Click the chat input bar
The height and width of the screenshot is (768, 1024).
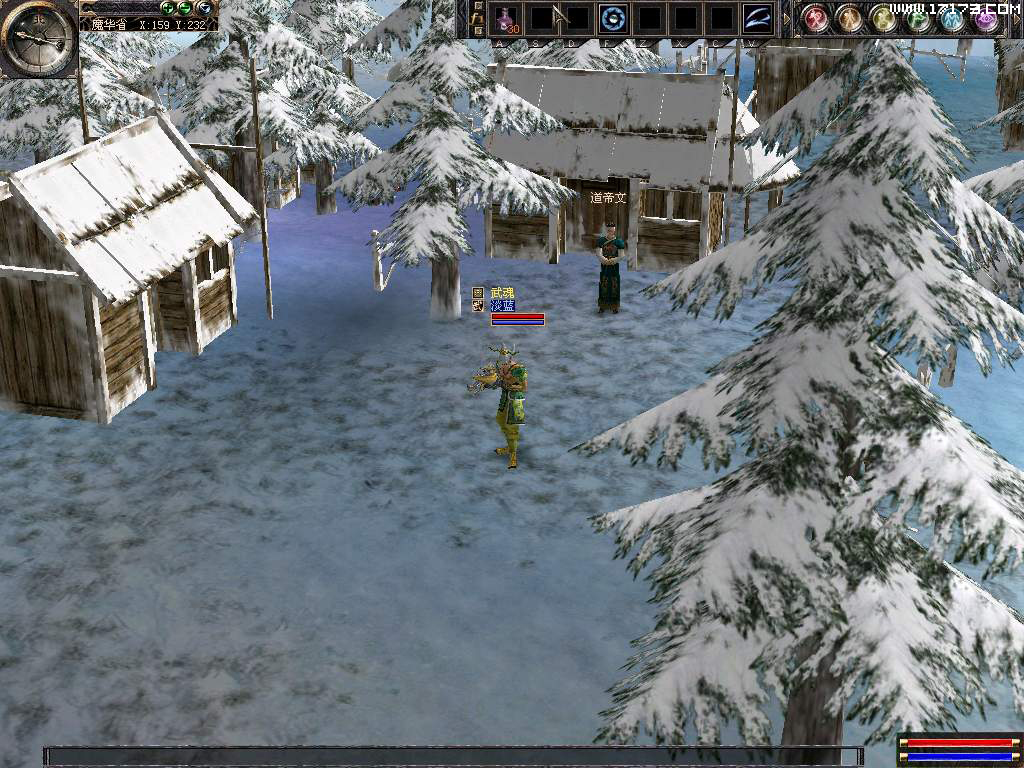tap(452, 756)
